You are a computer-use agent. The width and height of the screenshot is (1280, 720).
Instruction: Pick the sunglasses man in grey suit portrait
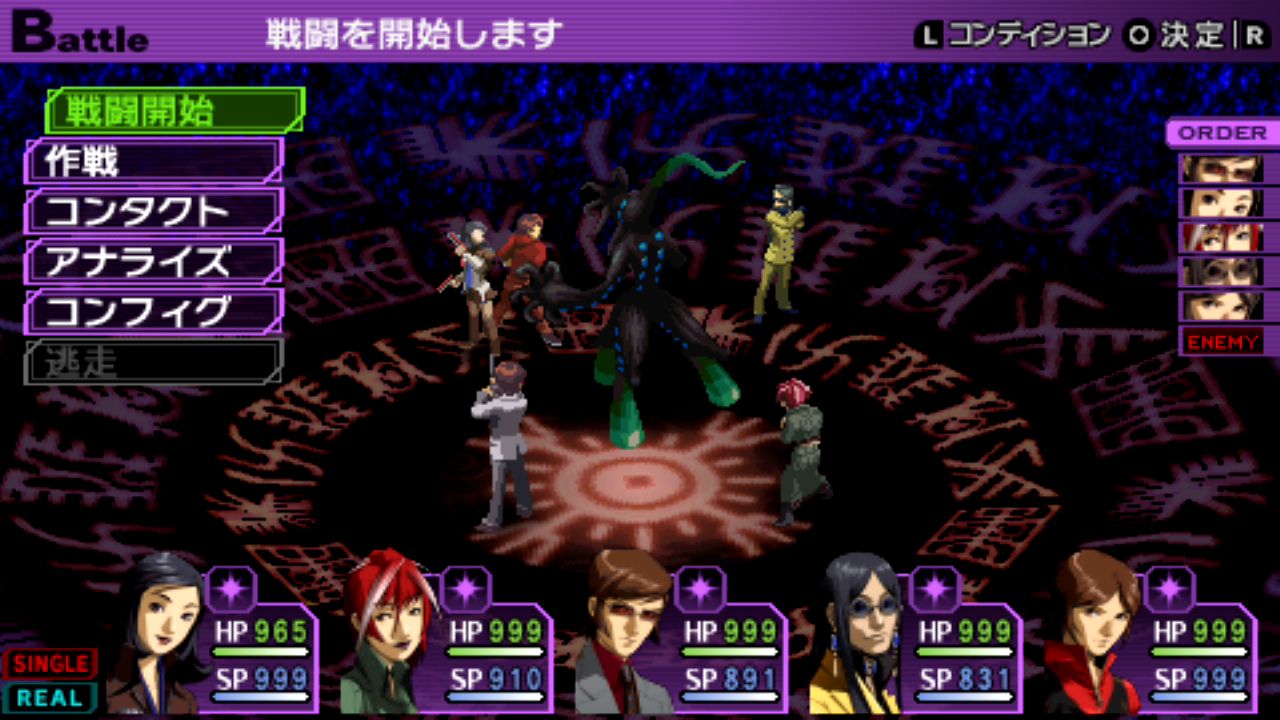[625, 635]
